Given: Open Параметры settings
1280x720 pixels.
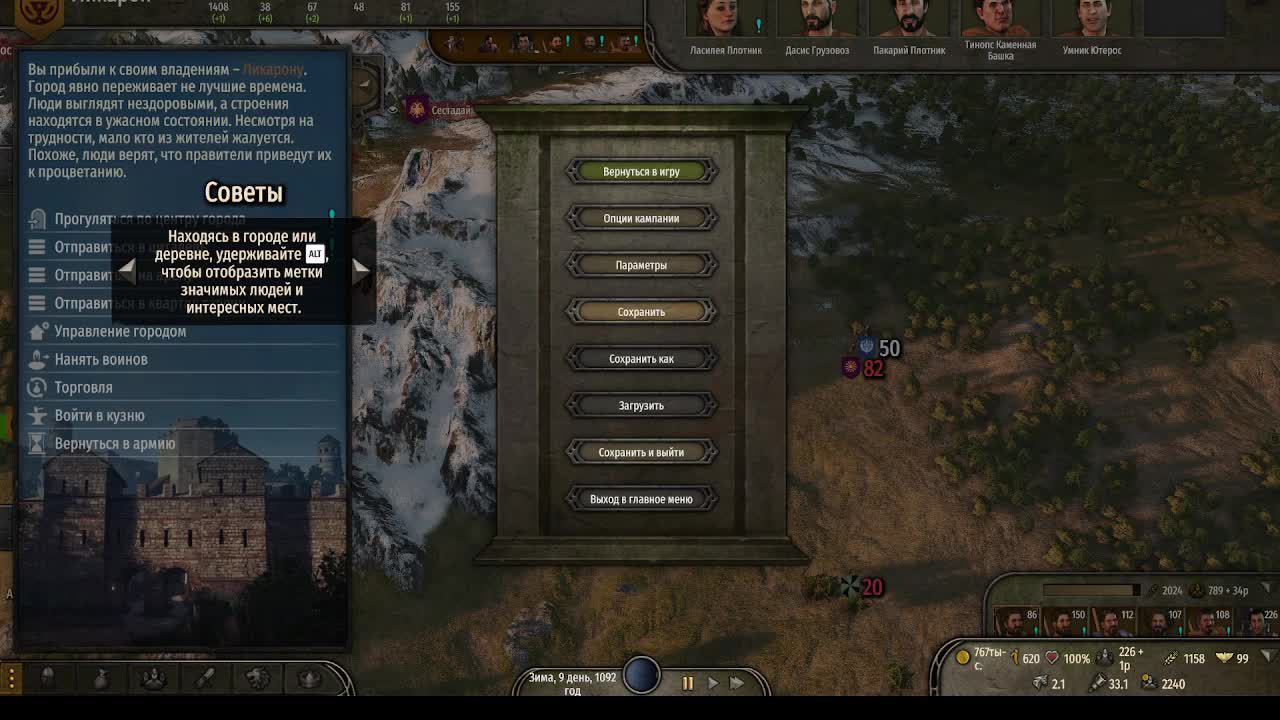Looking at the screenshot, I should [641, 264].
